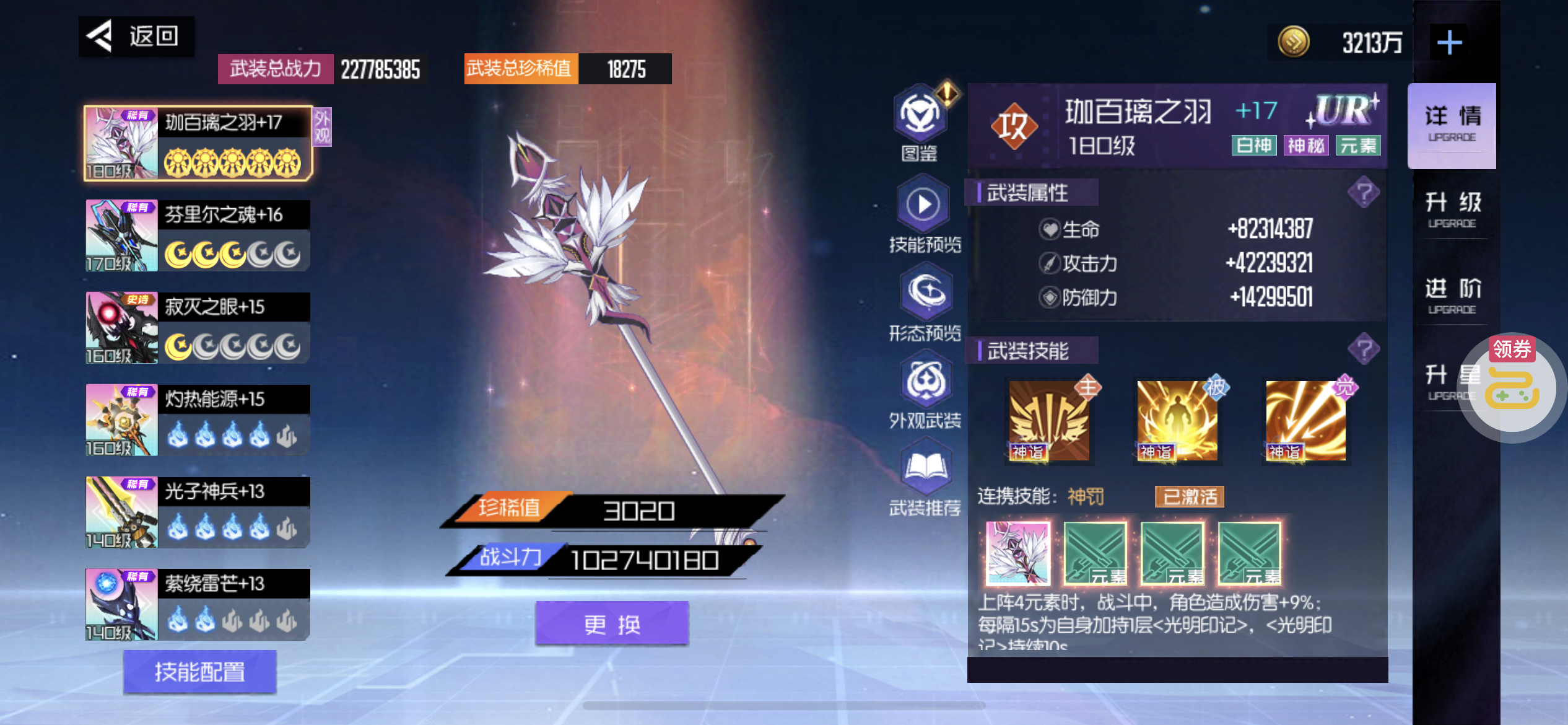Open 技能配置 skill configuration
The height and width of the screenshot is (725, 1568).
(x=199, y=672)
